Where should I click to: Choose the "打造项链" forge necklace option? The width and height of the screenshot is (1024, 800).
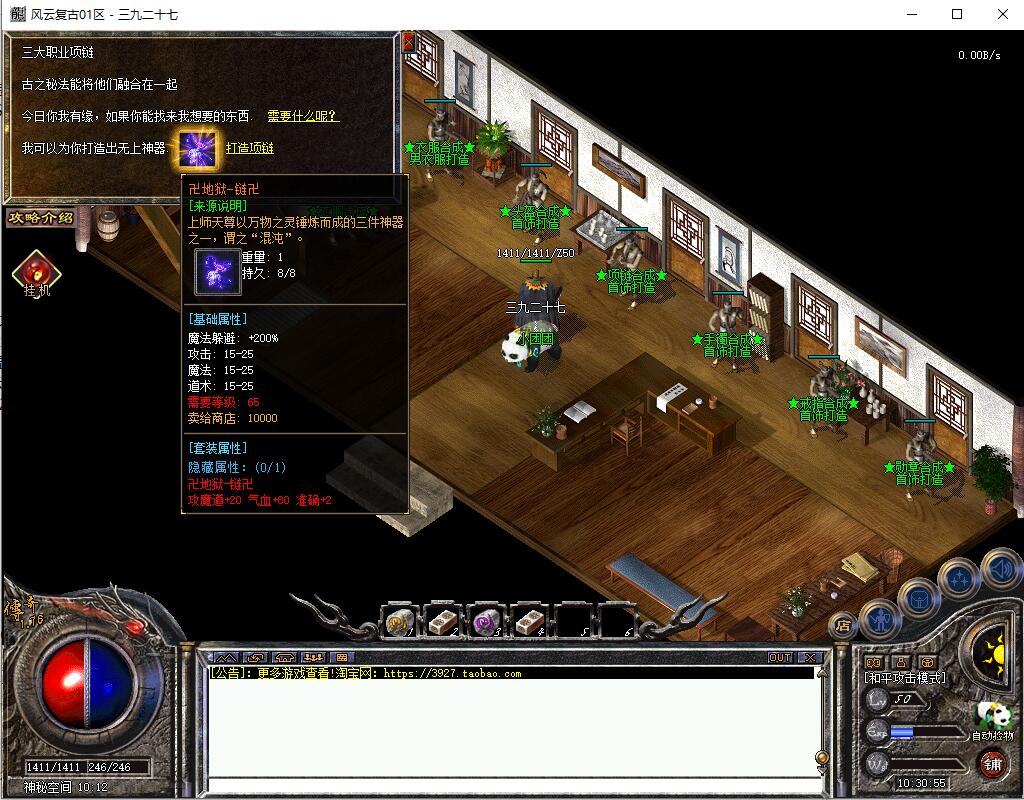click(249, 148)
